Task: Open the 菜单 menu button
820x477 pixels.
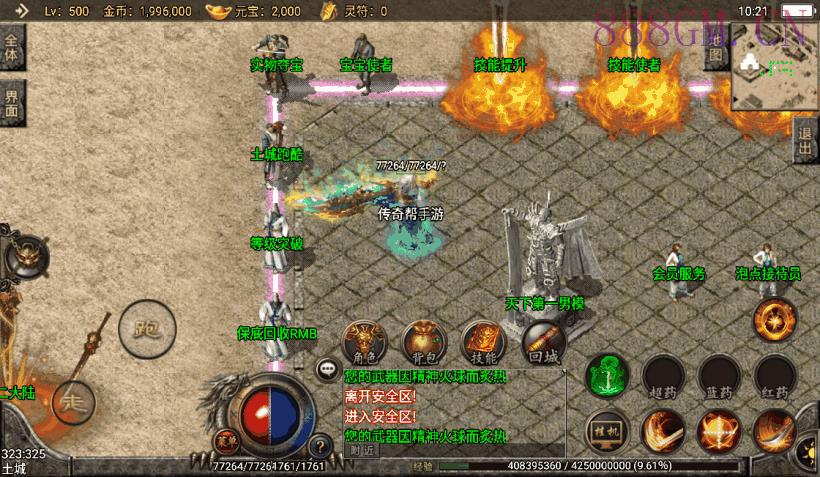Action: click(x=225, y=440)
